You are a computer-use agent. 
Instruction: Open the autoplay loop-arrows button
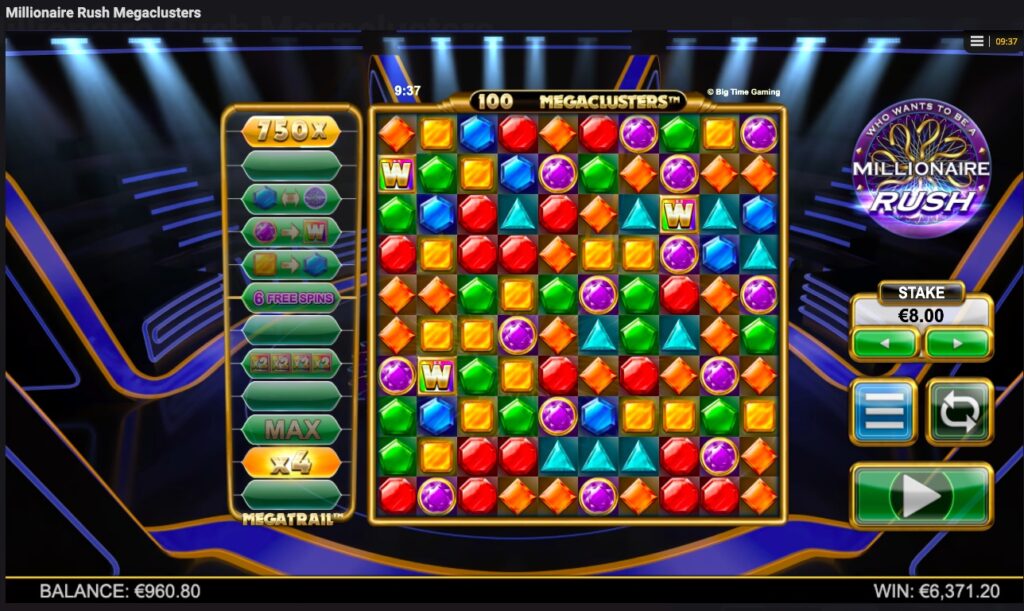coord(959,411)
